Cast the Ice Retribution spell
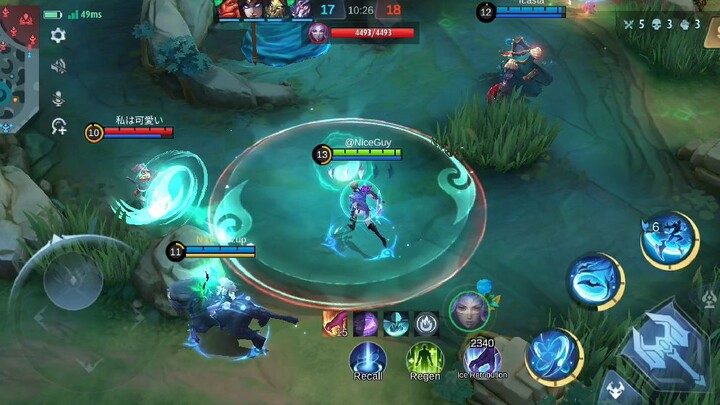 [482, 357]
